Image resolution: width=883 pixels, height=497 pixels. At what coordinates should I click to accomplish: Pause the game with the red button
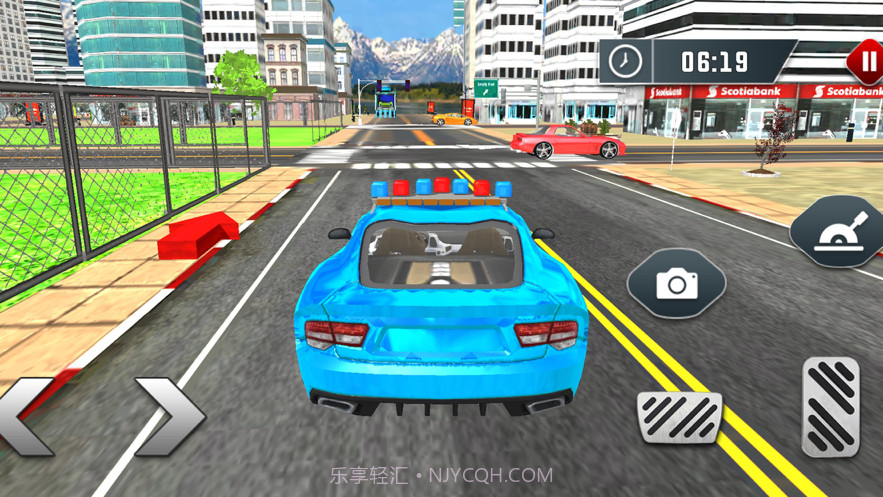866,61
